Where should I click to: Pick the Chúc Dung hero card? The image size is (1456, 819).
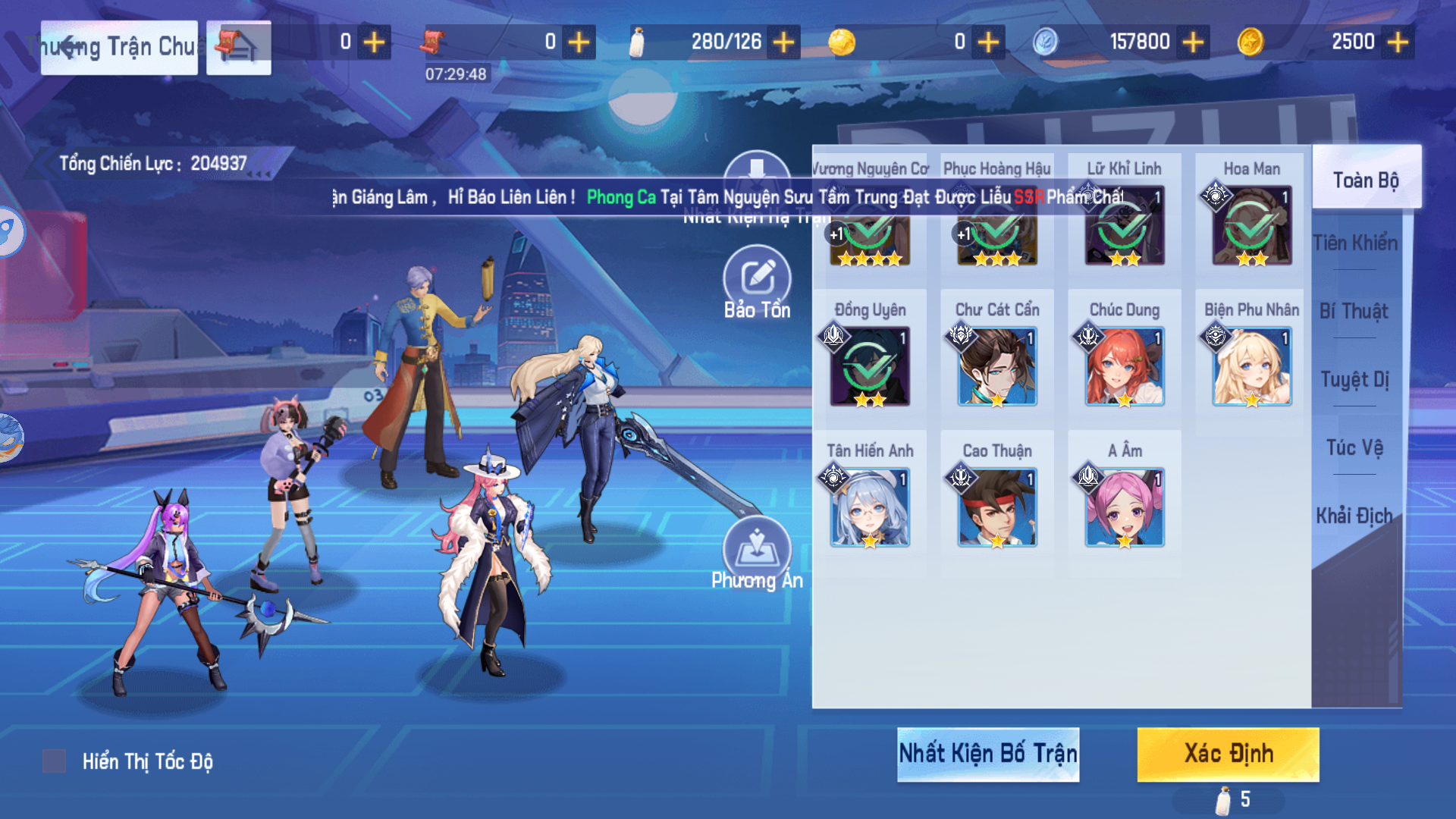[x=1124, y=366]
